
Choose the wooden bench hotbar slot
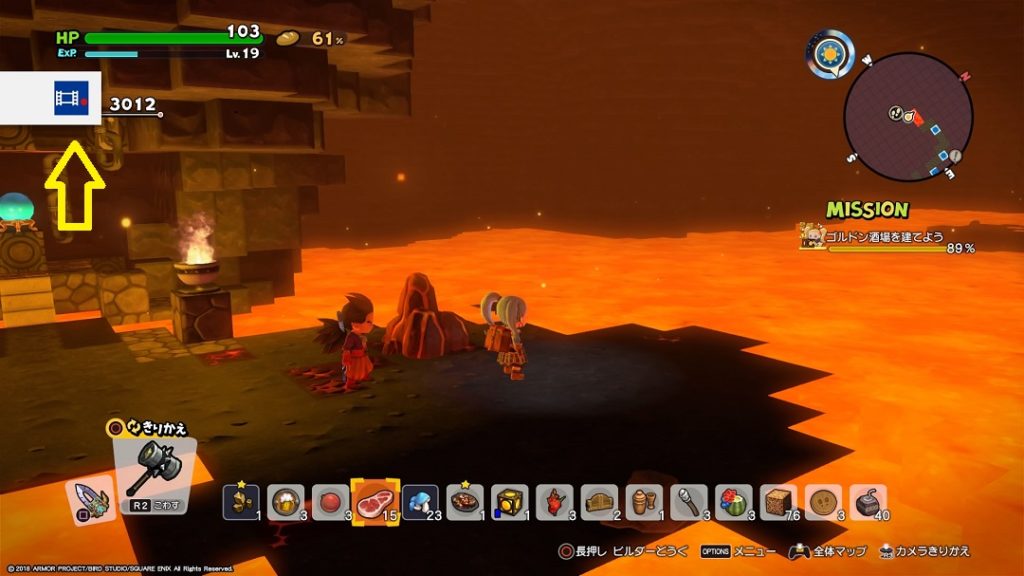pos(600,501)
